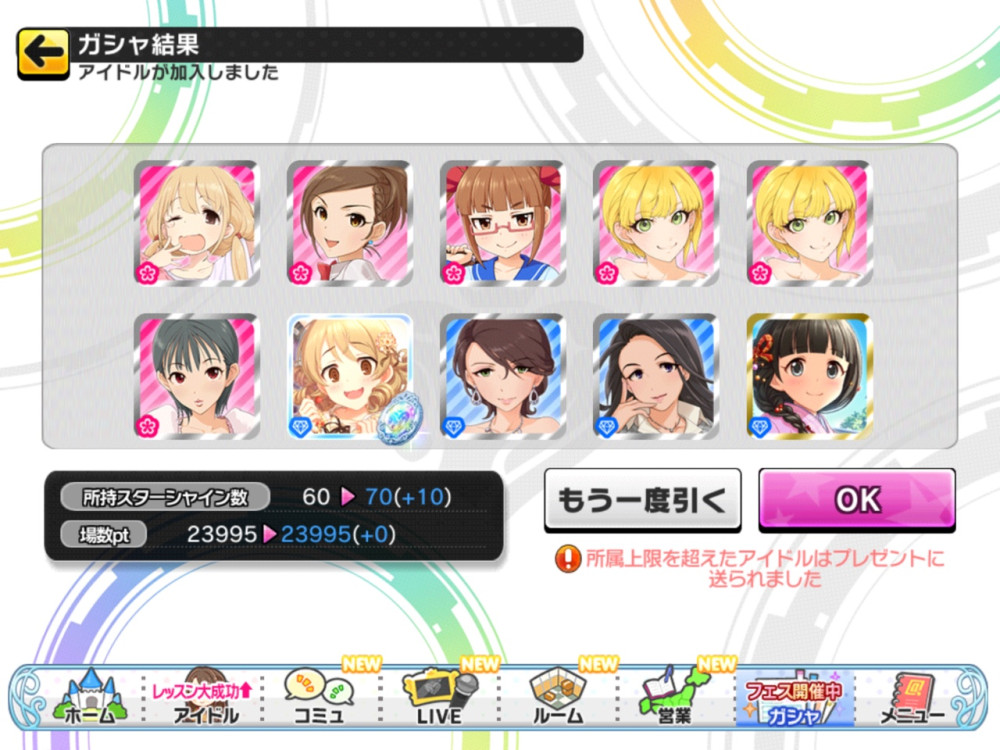This screenshot has width=1000, height=750.
Task: Confirm results with the pink OK button
Action: pos(857,500)
